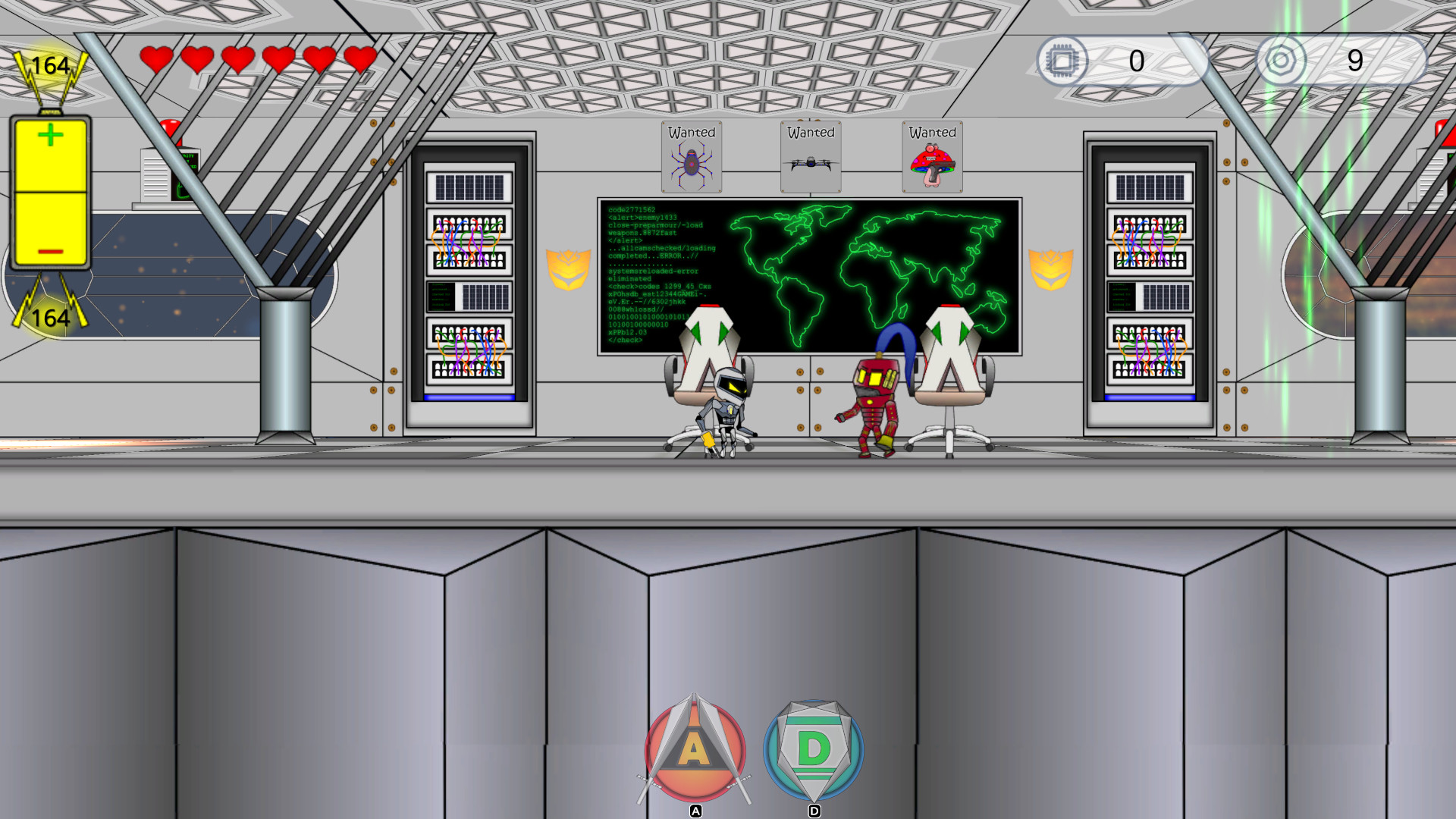Select the mushroom creature Wanted poster
Screen dimensions: 1456x819
pos(931,158)
